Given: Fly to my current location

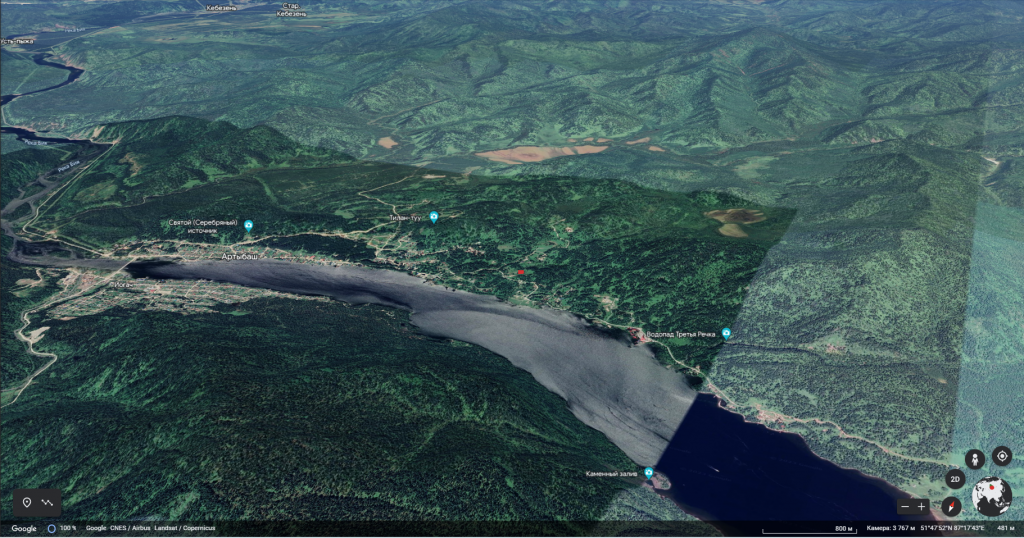Looking at the screenshot, I should 1001,457.
